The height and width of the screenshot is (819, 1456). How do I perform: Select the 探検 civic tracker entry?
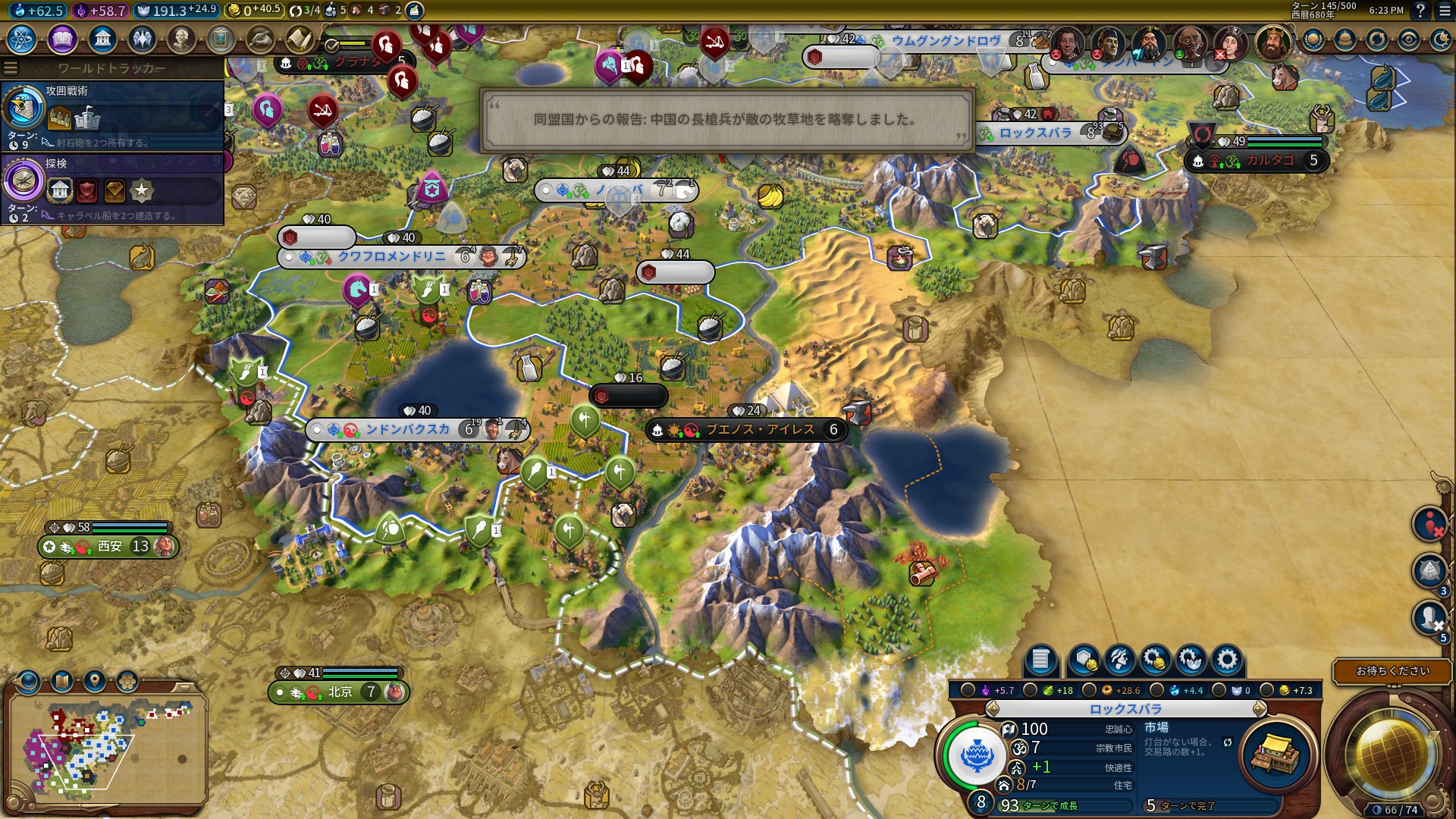(114, 187)
